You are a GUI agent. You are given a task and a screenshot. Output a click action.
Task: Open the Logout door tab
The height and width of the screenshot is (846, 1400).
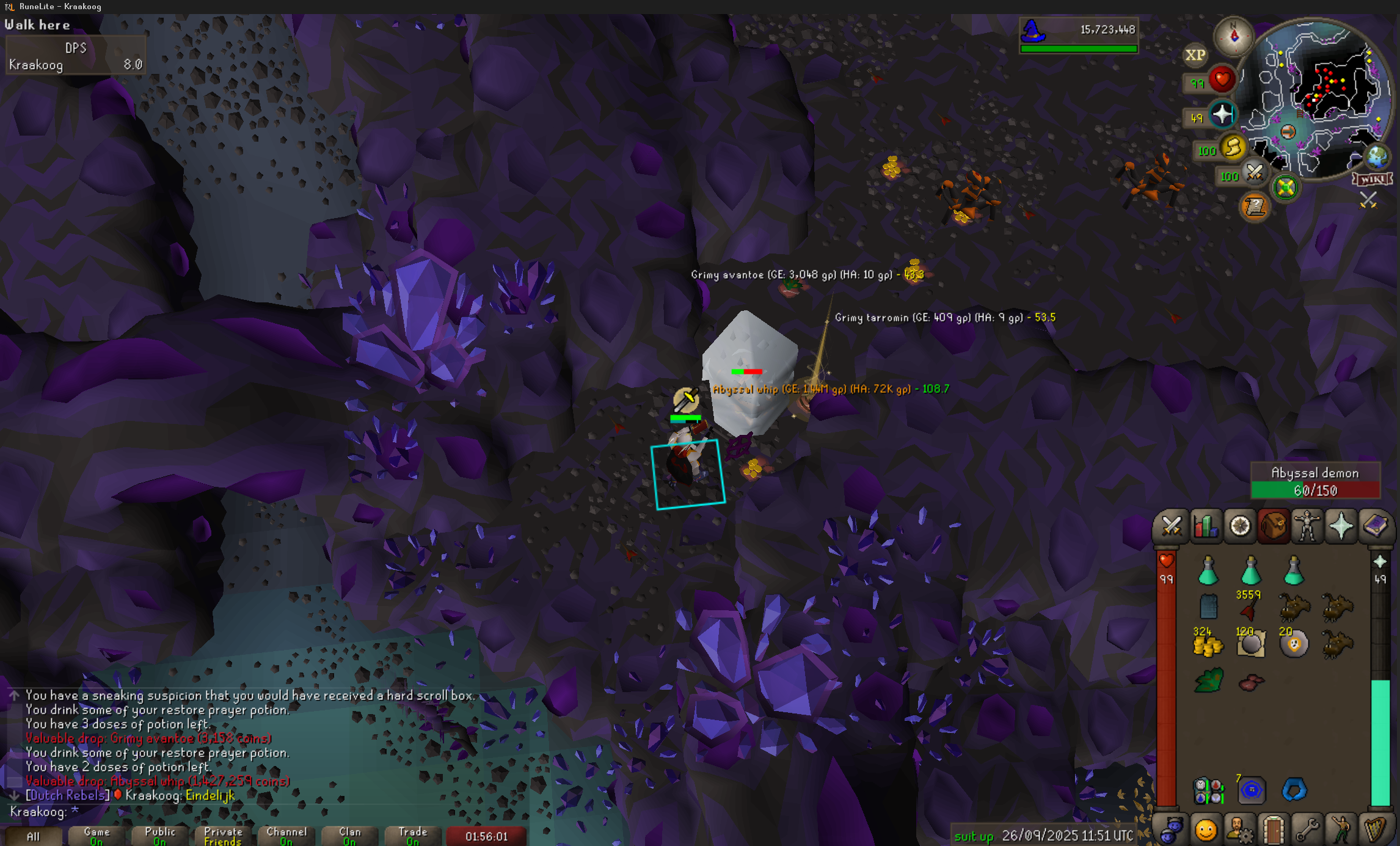pos(1274,830)
